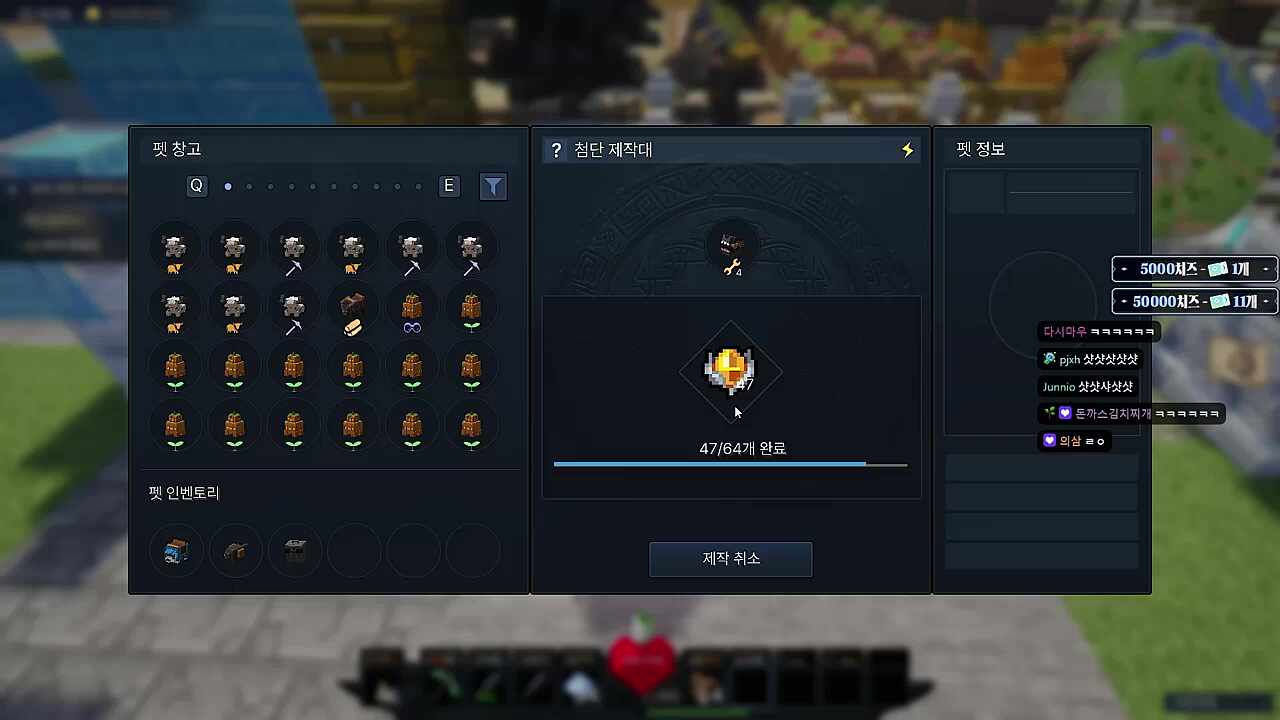Click the 47/64 crafting progress bar
This screenshot has height=720, width=1280.
pyautogui.click(x=730, y=464)
